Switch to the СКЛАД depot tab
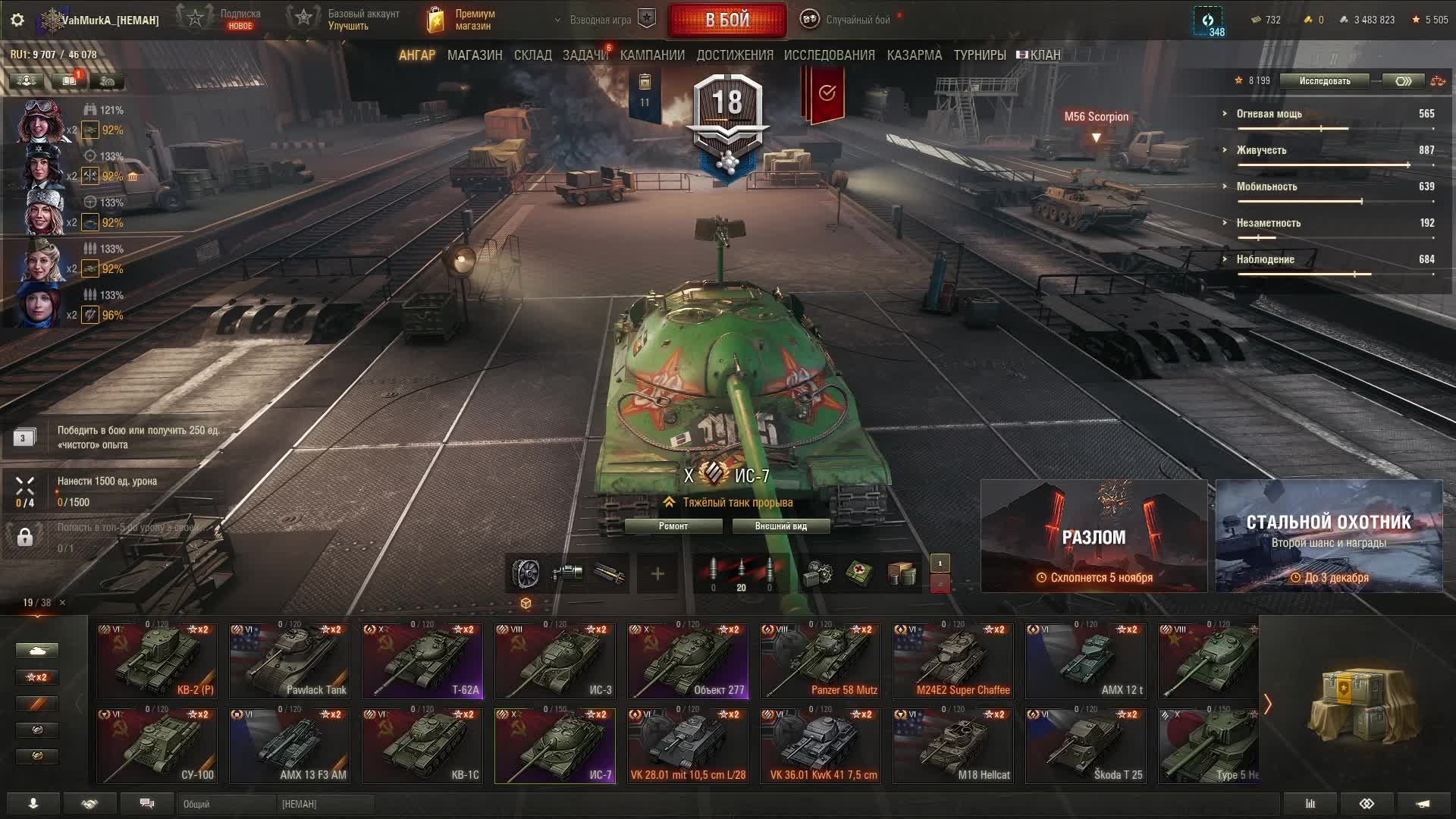Image resolution: width=1456 pixels, height=819 pixels. tap(532, 55)
